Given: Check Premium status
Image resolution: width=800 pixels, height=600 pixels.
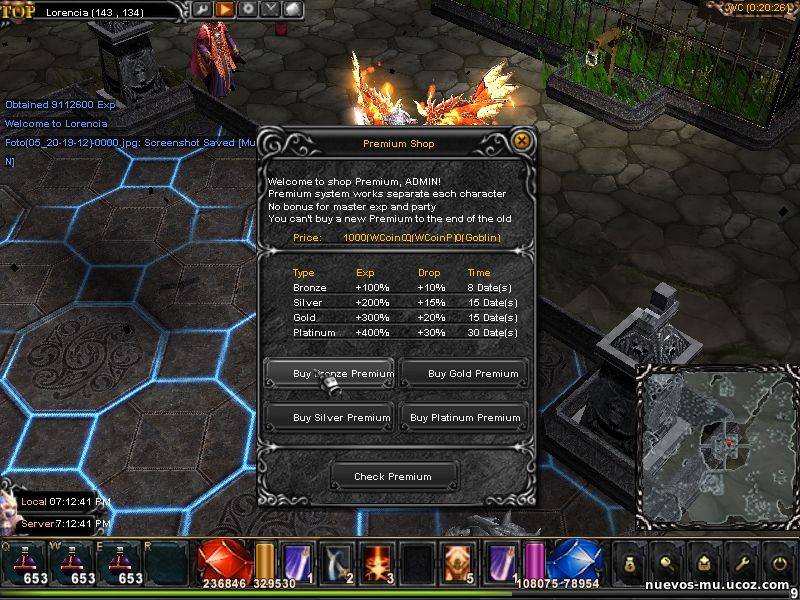Looking at the screenshot, I should [393, 477].
